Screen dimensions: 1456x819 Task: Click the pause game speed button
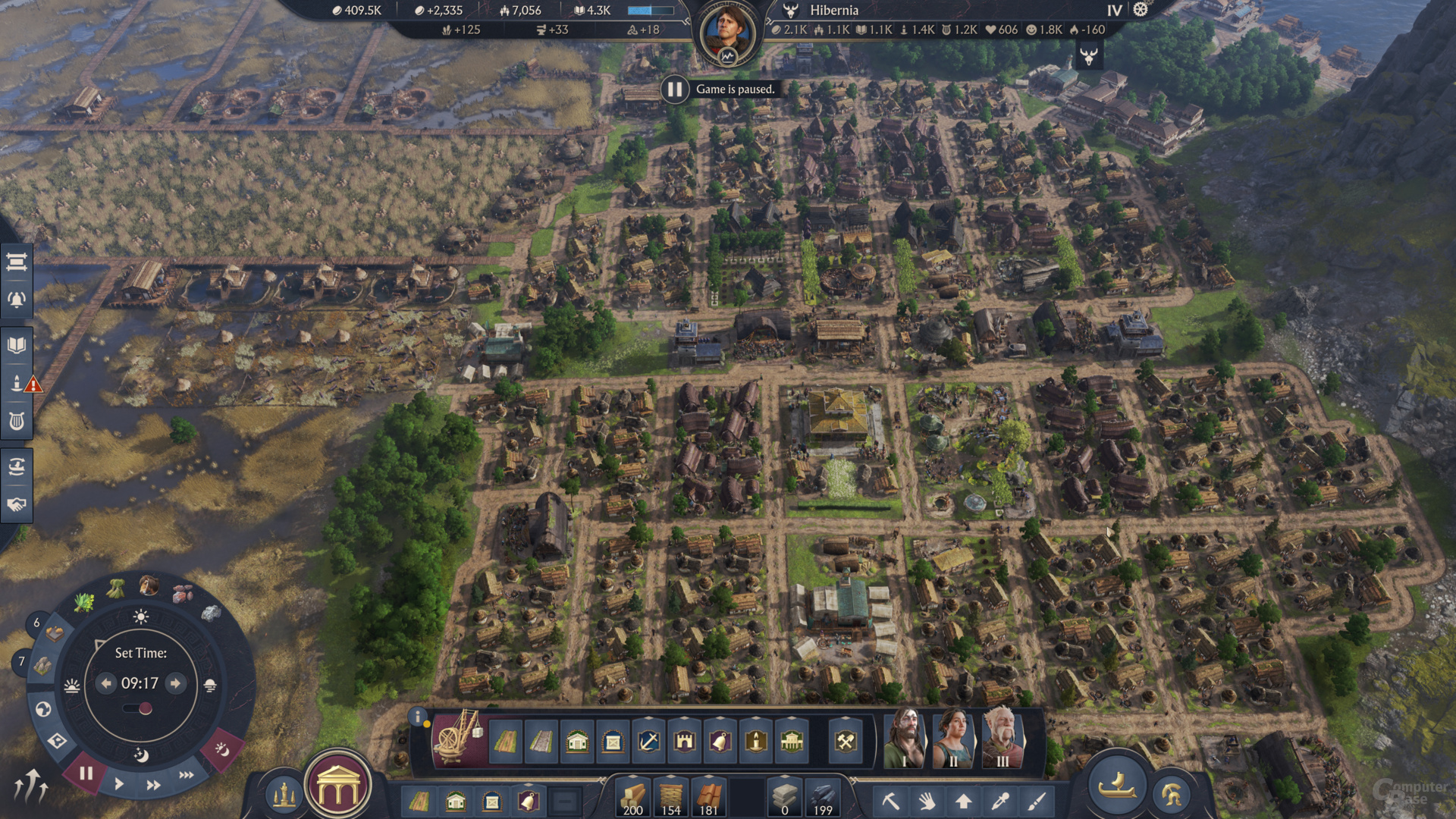click(86, 773)
